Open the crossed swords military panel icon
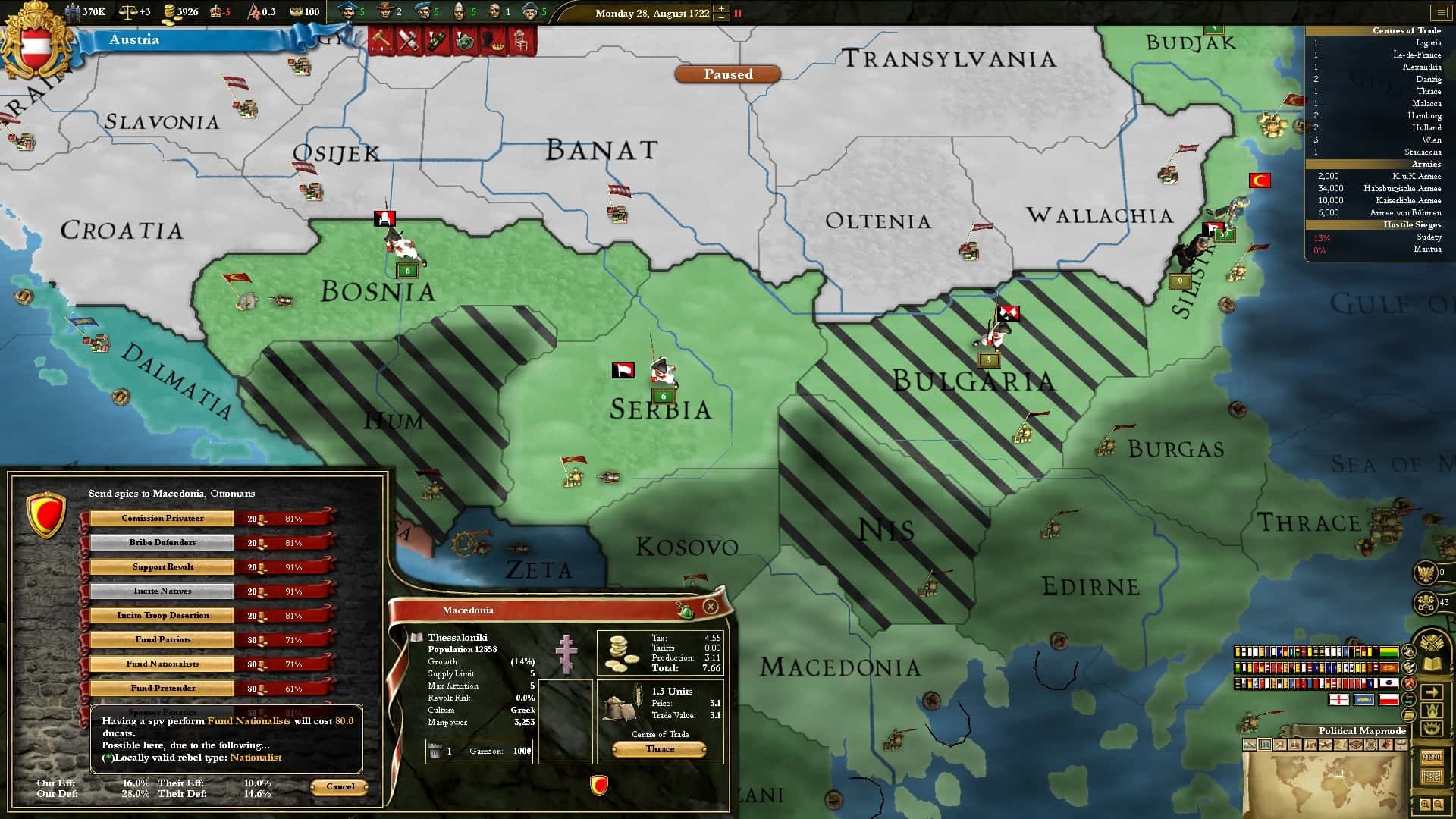The image size is (1456, 819). [x=1432, y=641]
